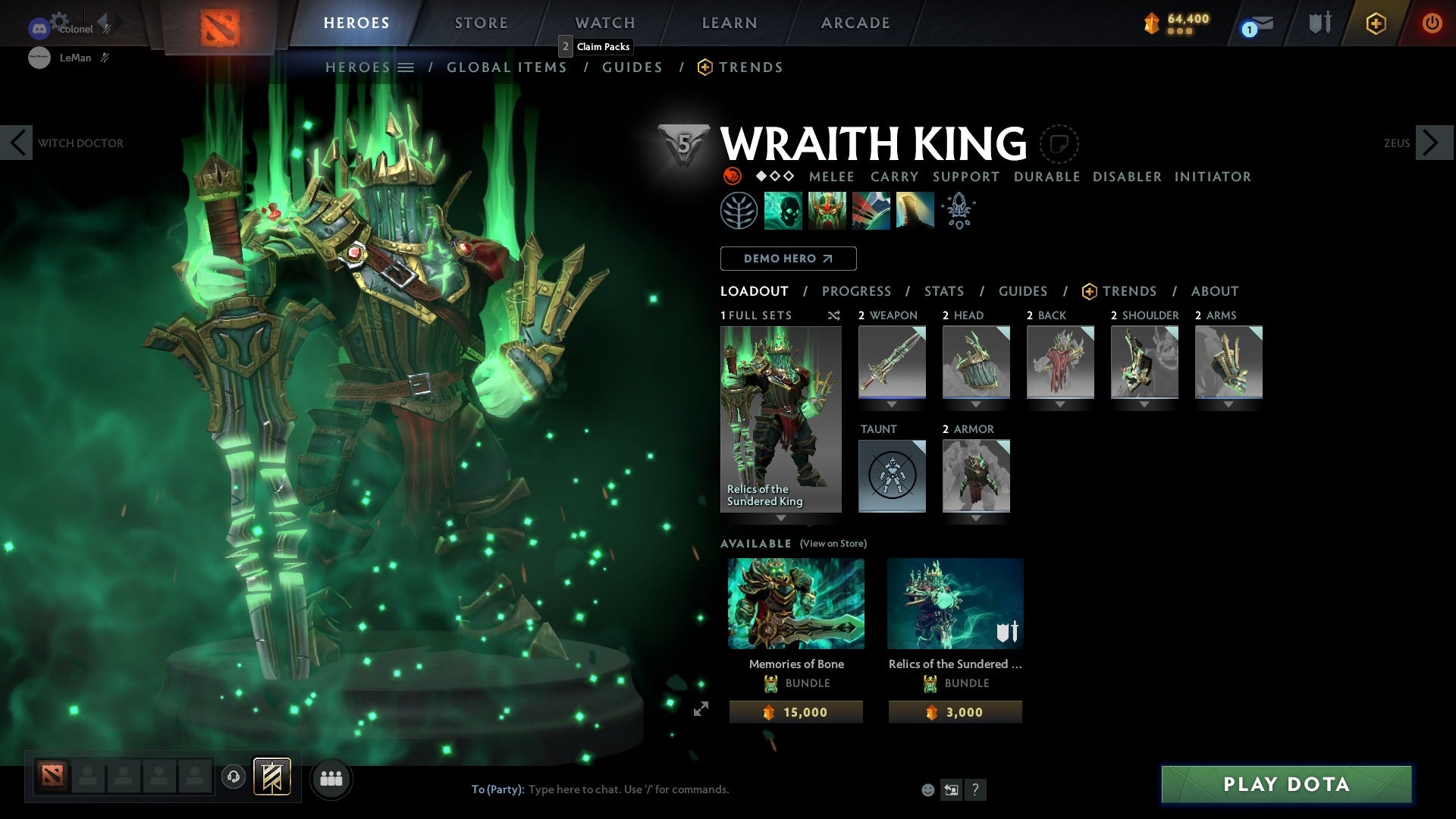Open the chat wheel help question mark icon
This screenshot has width=1456, height=819.
tap(975, 789)
